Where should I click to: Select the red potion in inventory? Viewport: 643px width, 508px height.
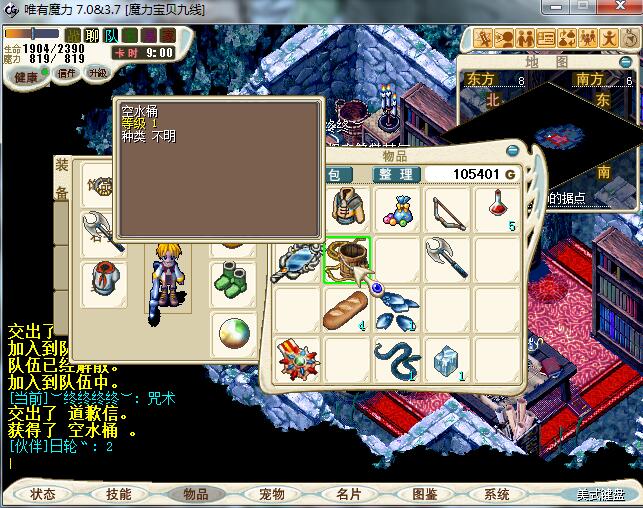pos(497,211)
